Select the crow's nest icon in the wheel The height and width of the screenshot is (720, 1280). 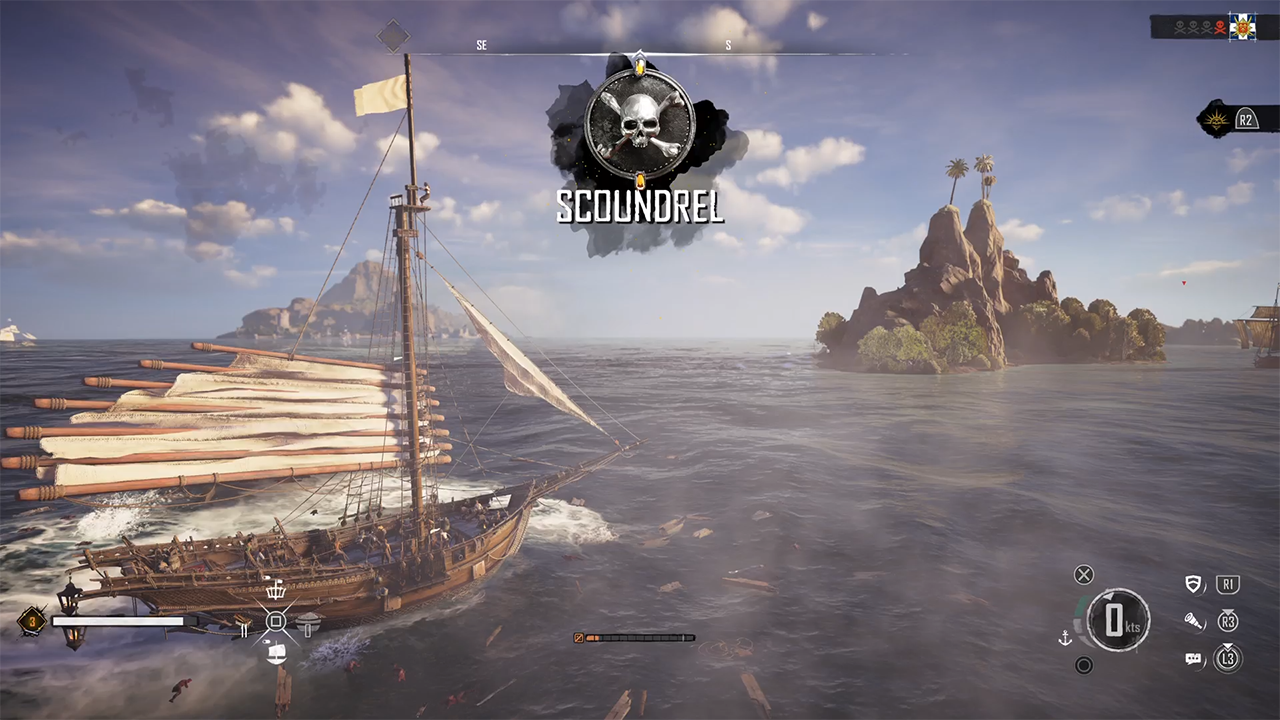click(275, 591)
